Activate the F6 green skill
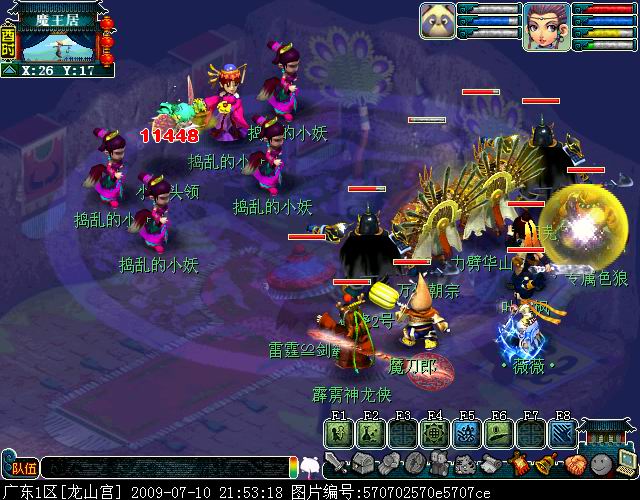The image size is (640, 500). [x=498, y=432]
